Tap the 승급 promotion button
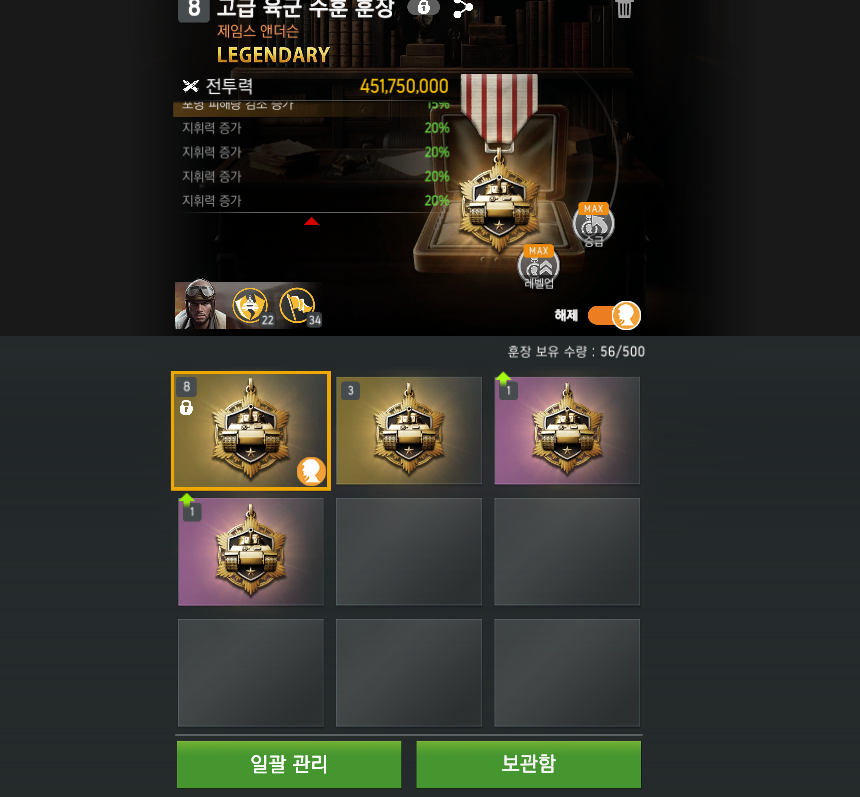This screenshot has height=797, width=860. pos(594,226)
